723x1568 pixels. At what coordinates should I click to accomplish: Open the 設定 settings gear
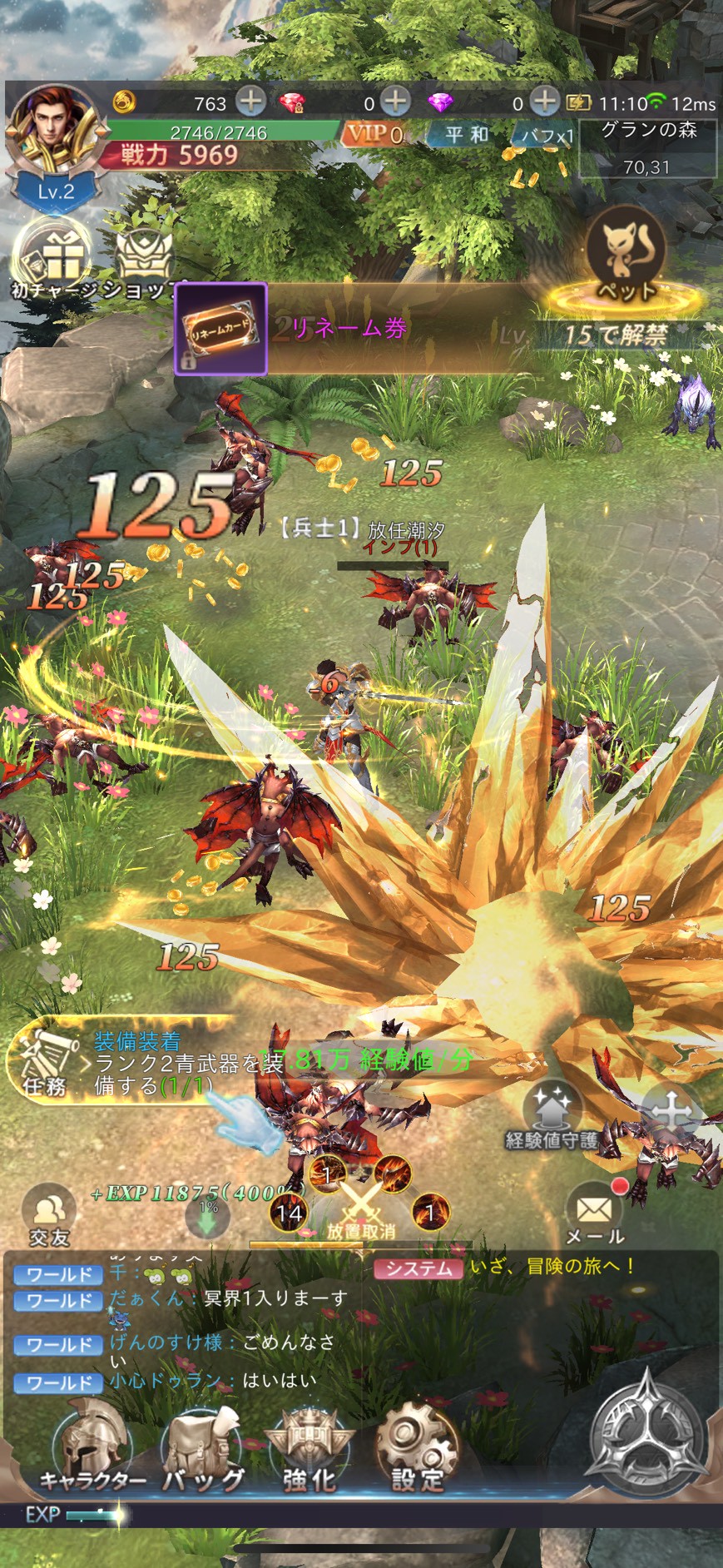tap(417, 1450)
